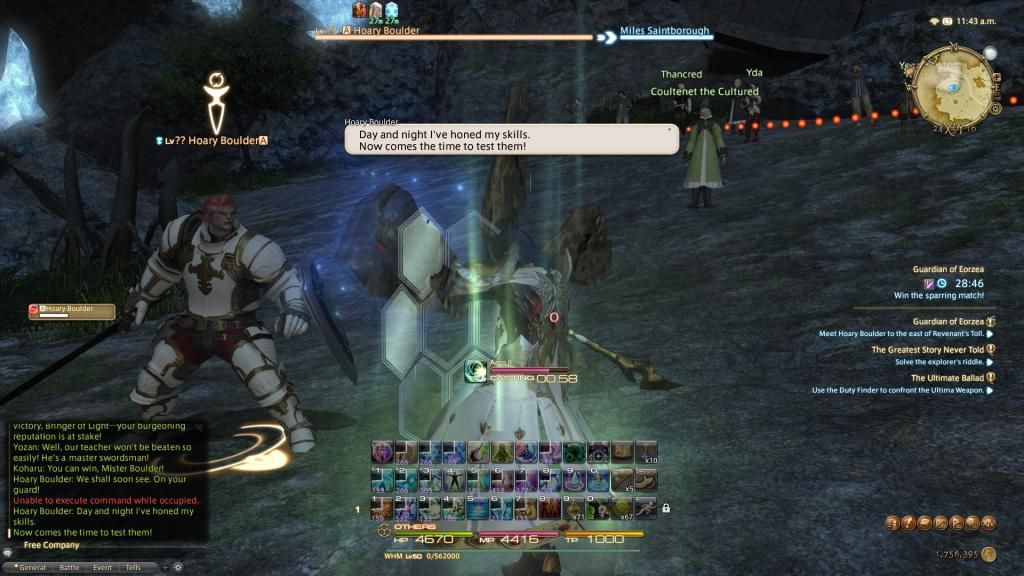The height and width of the screenshot is (576, 1024).
Task: Use the item stack showing x67
Action: [x=623, y=509]
